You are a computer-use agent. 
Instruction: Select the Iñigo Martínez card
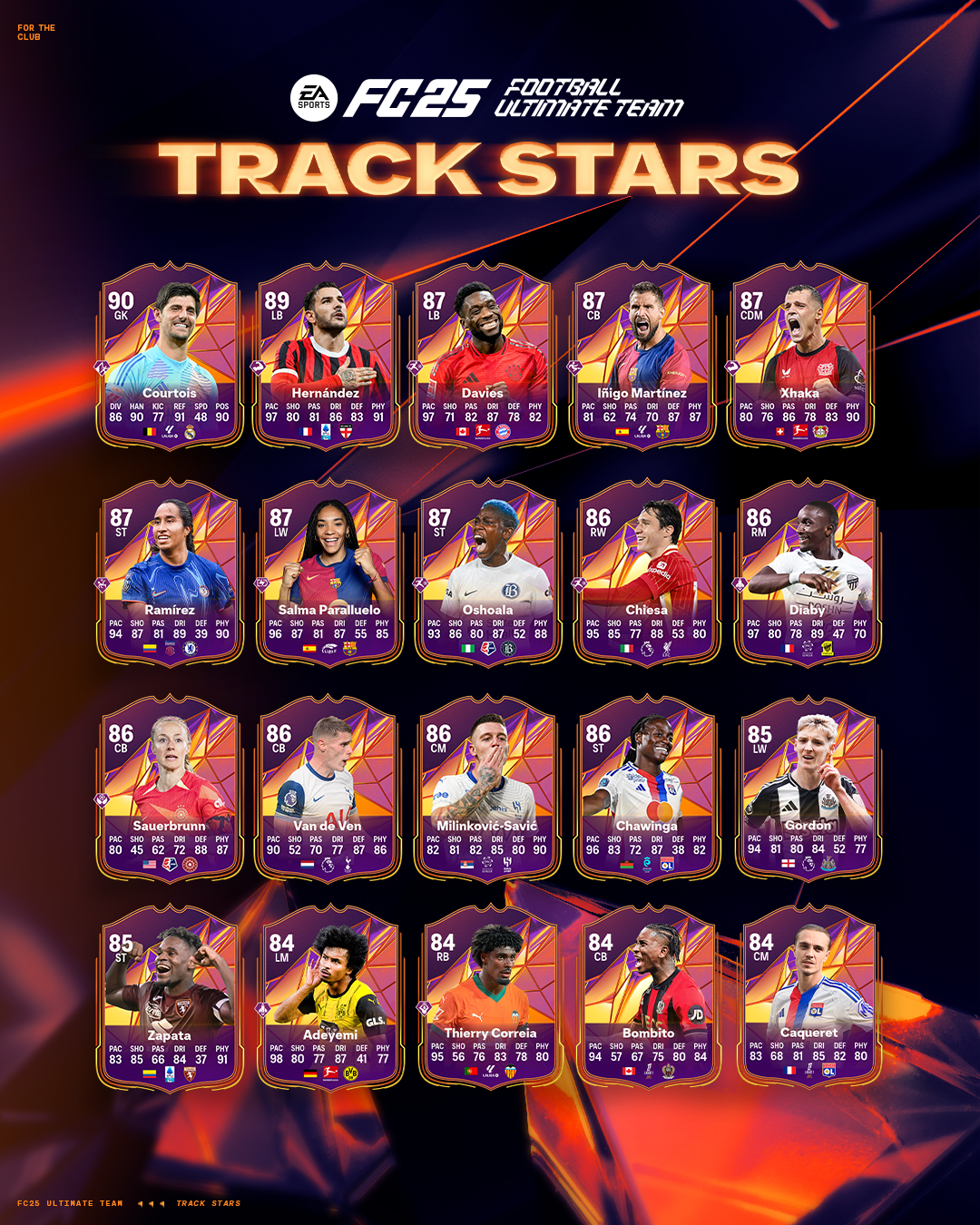pyautogui.click(x=642, y=356)
